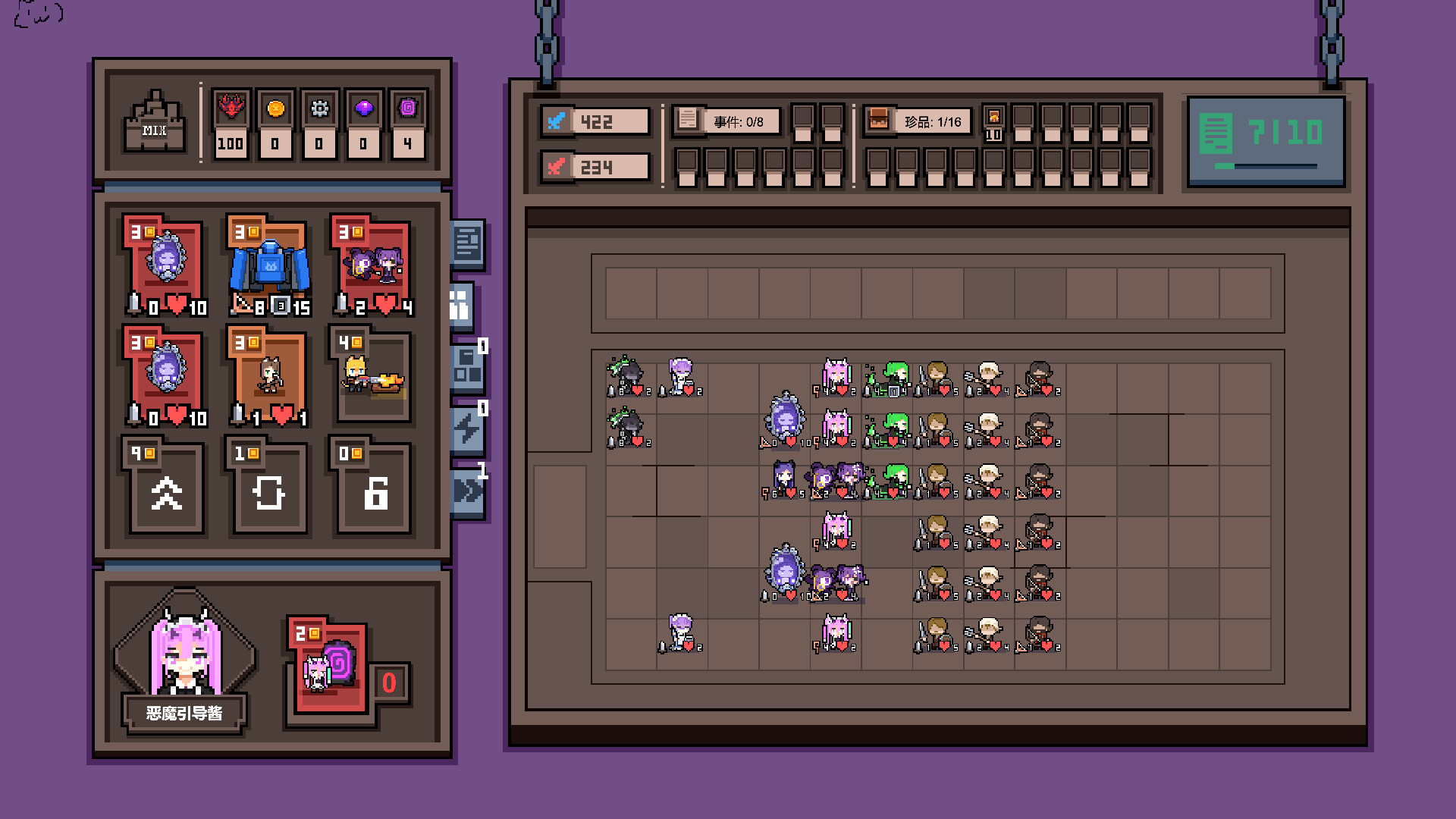Viewport: 1456px width, 819px height.
Task: Toggle the document log panel in sidebar
Action: pos(468,243)
